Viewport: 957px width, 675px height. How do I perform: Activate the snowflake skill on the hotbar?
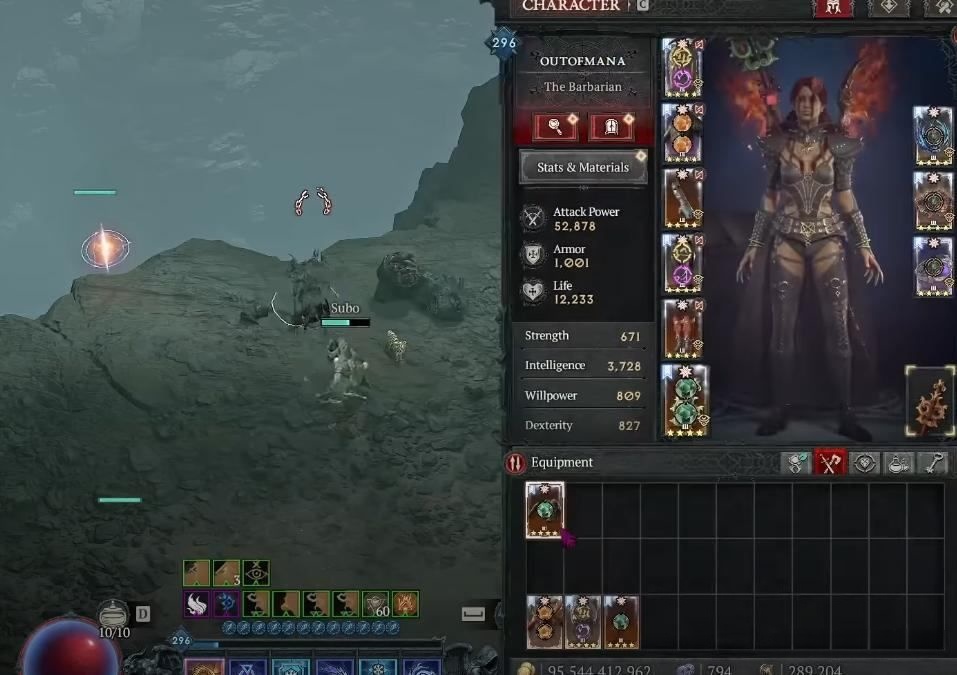click(x=378, y=667)
